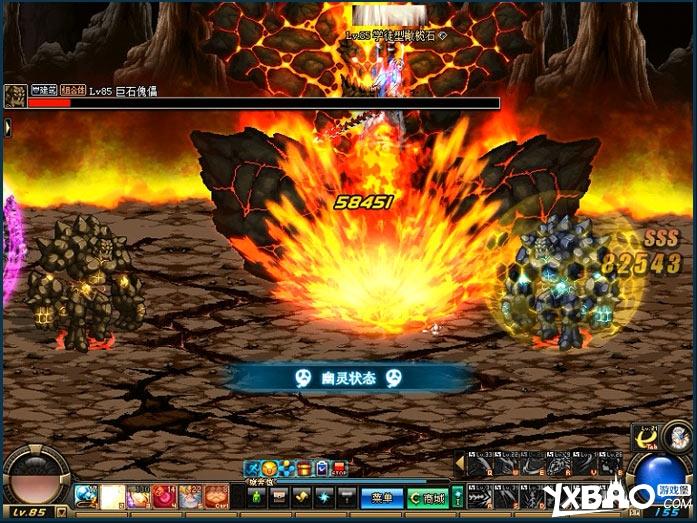Open the red treasure chest icon
Screen dimensions: 697x523
(x=304, y=468)
